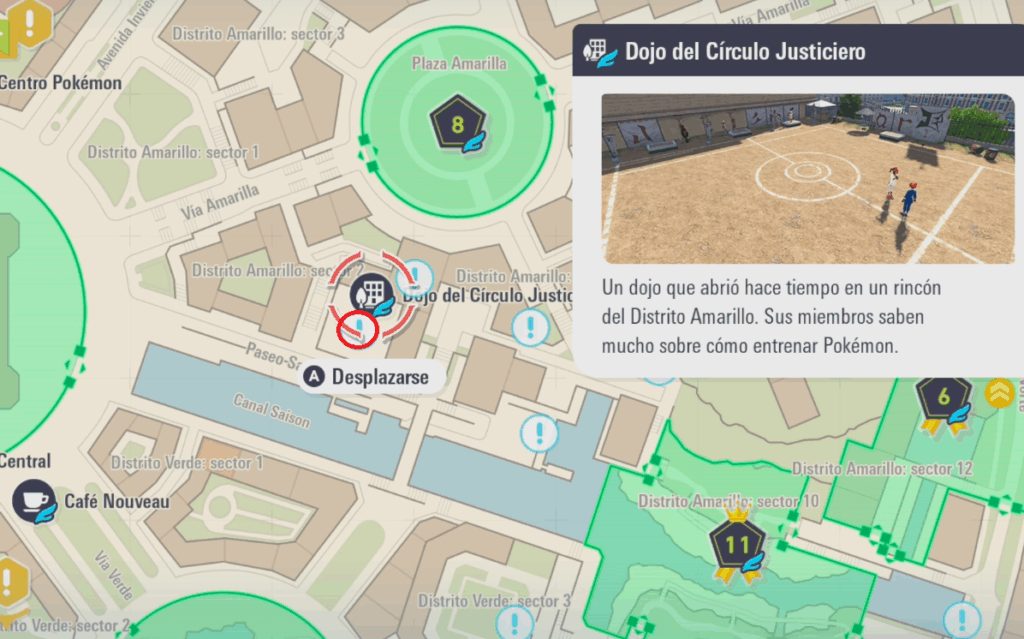Click the yellow double-chevron marker beside zone 6

click(x=999, y=394)
